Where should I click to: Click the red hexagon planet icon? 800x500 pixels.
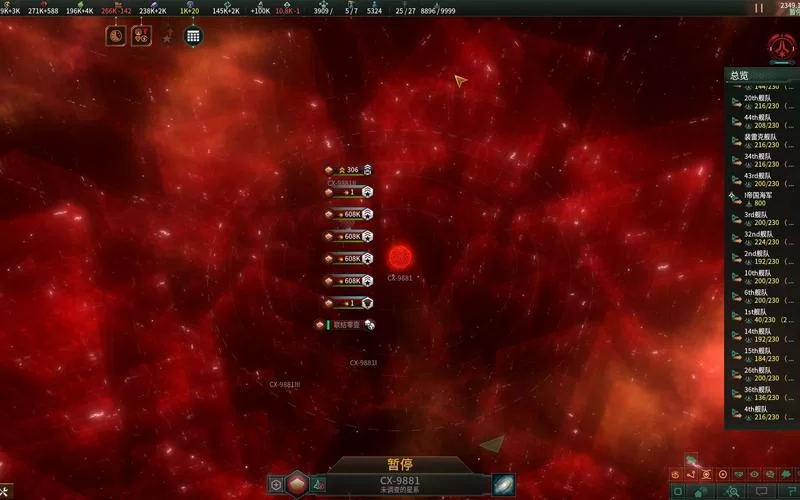pyautogui.click(x=297, y=485)
